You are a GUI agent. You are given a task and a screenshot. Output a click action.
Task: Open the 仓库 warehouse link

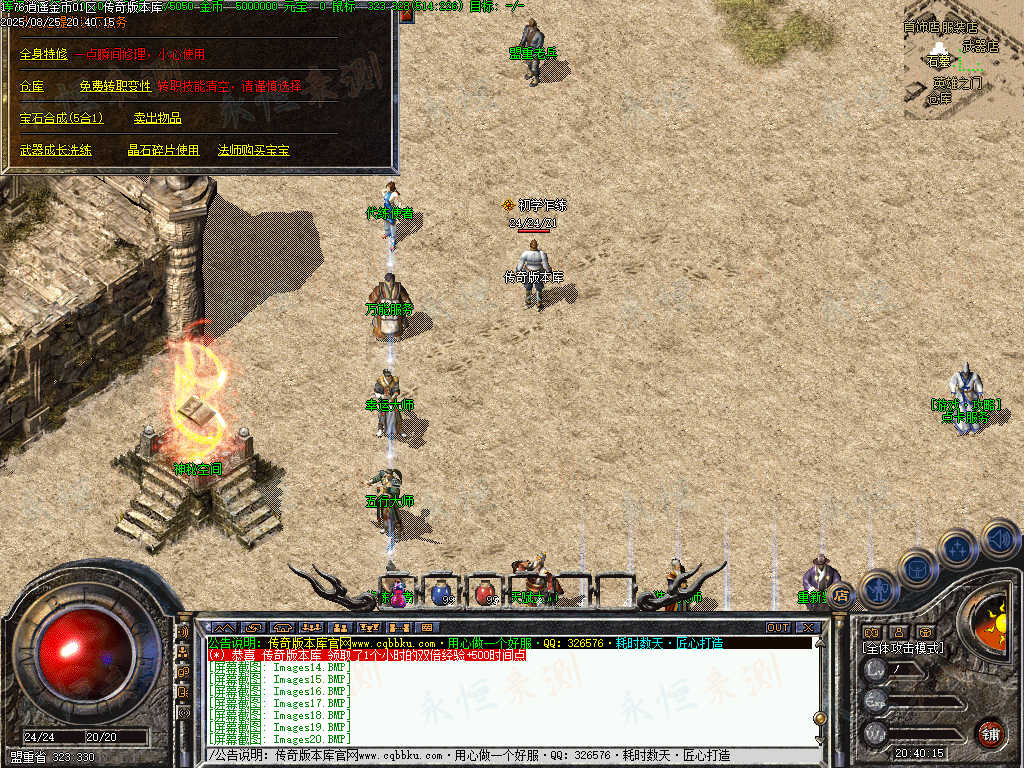pyautogui.click(x=32, y=86)
